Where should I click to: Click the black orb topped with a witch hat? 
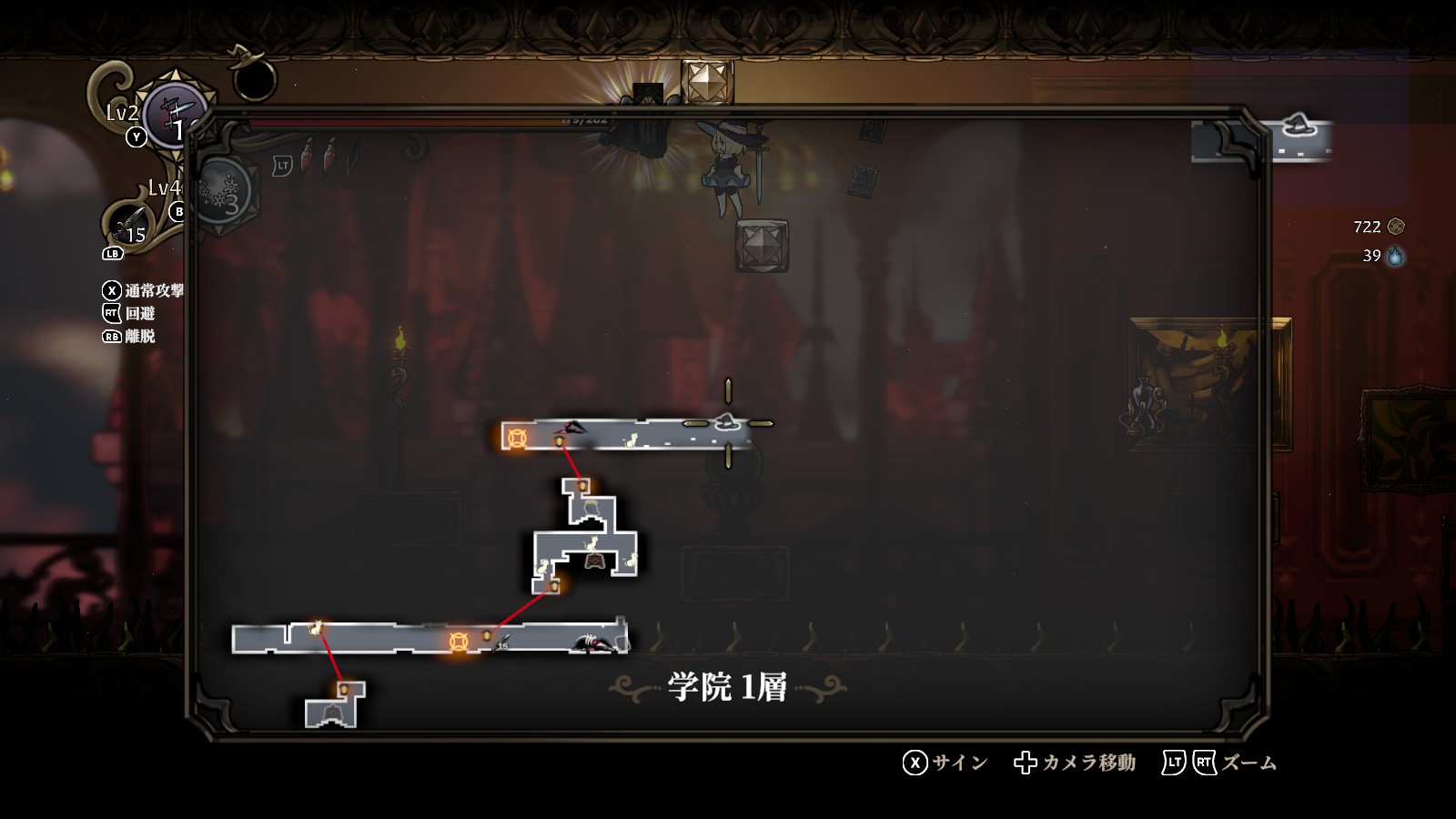click(253, 76)
